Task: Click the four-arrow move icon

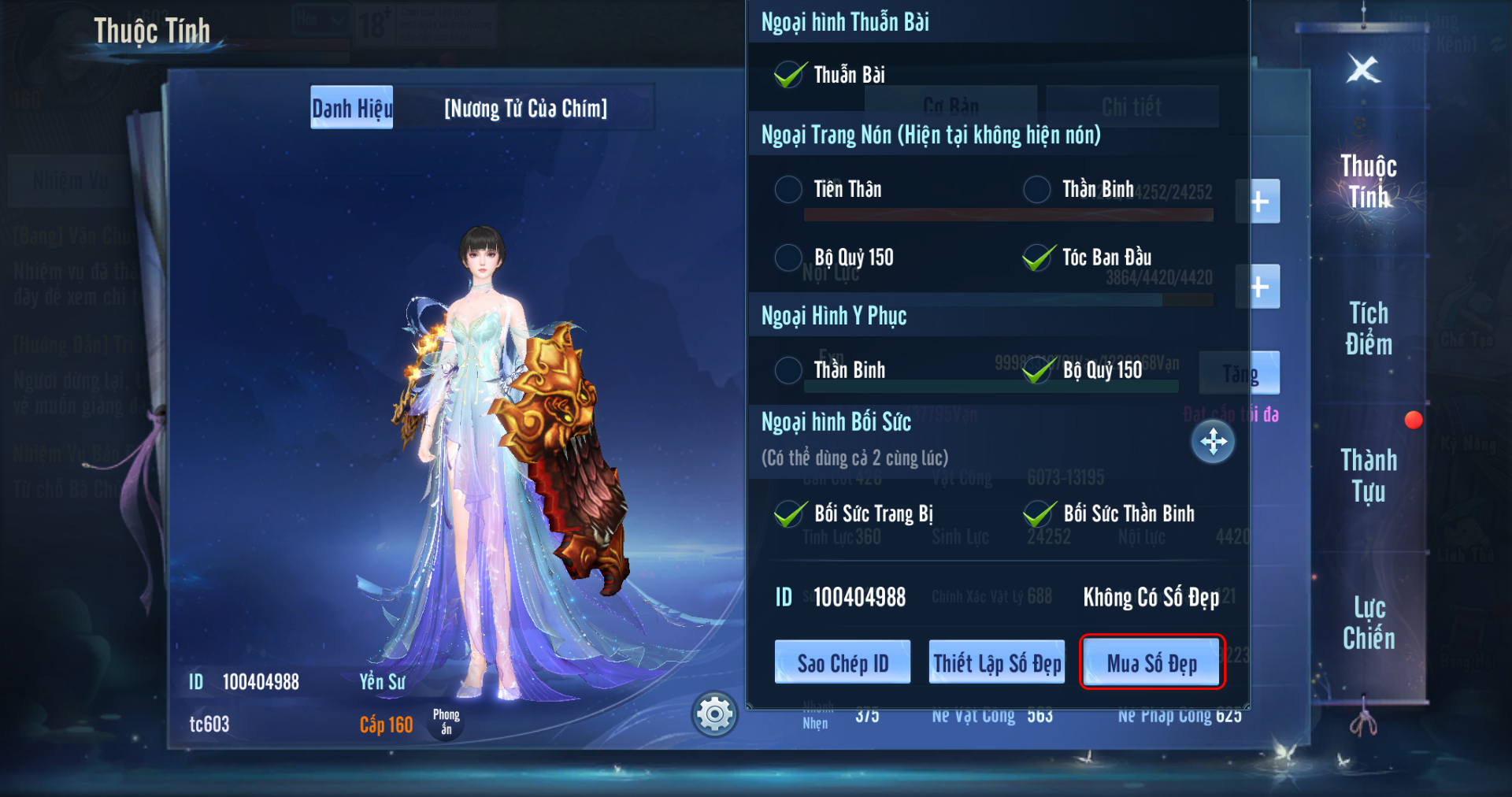Action: click(x=1213, y=441)
